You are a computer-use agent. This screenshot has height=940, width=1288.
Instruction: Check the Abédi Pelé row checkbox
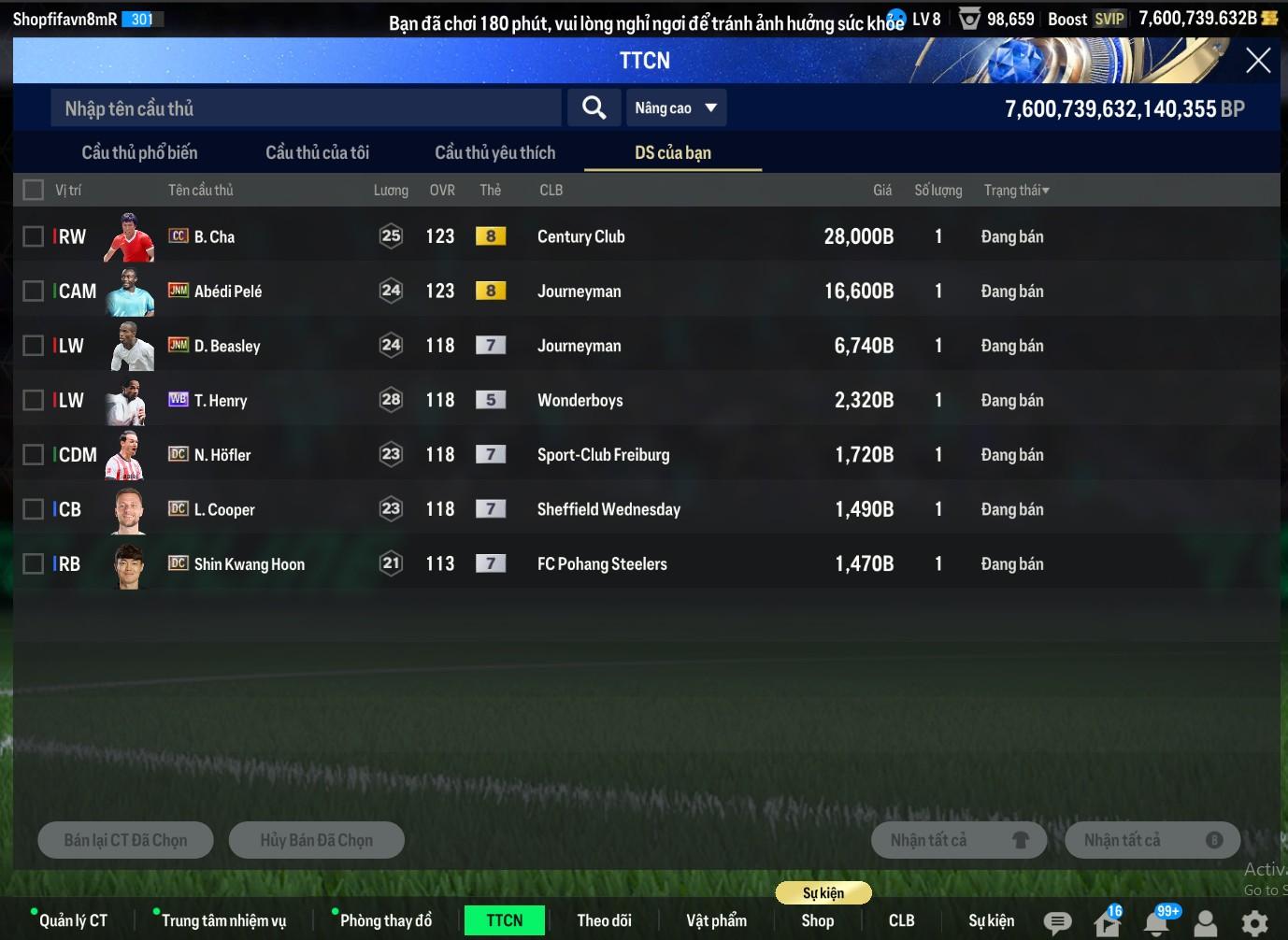point(34,292)
